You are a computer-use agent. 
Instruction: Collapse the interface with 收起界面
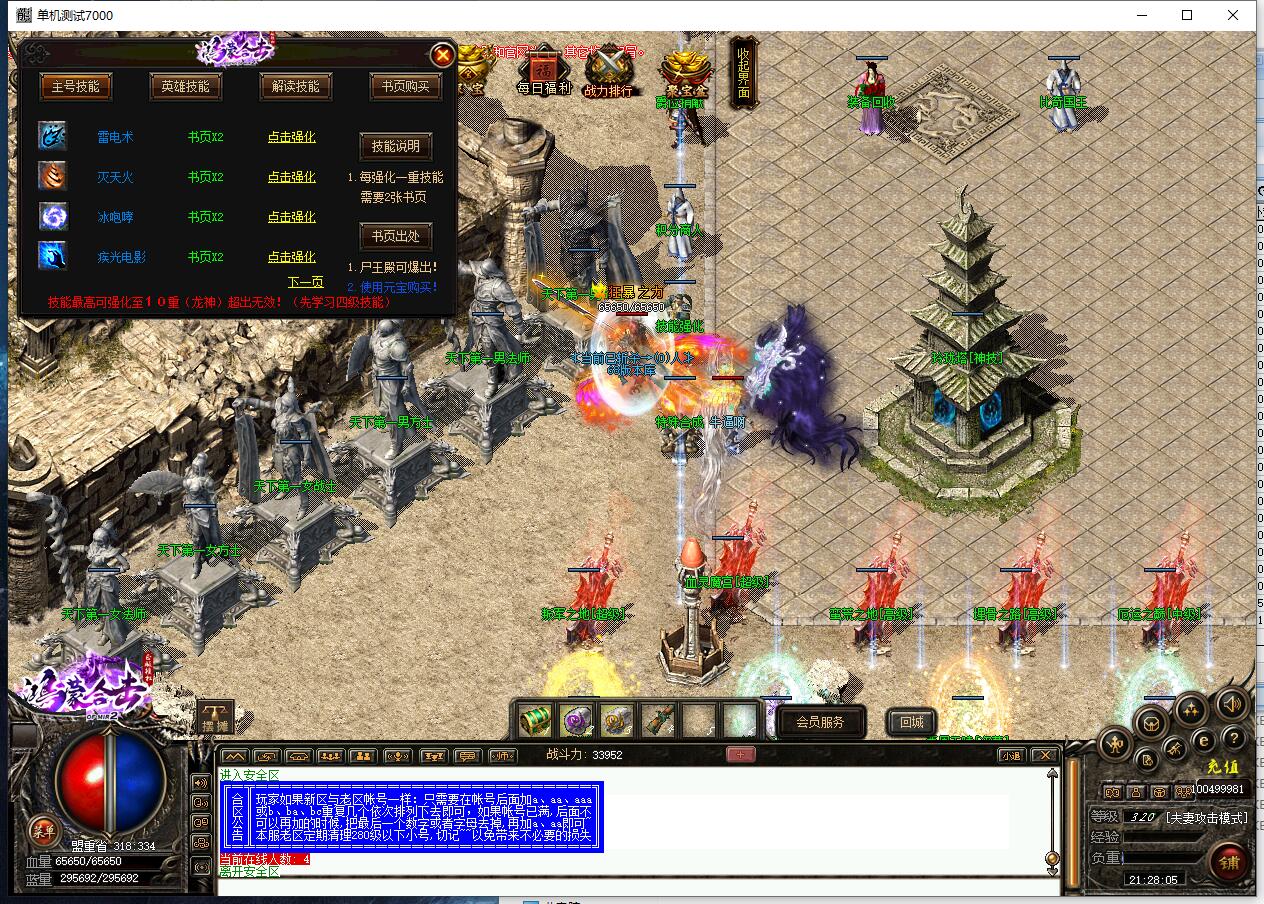click(743, 72)
